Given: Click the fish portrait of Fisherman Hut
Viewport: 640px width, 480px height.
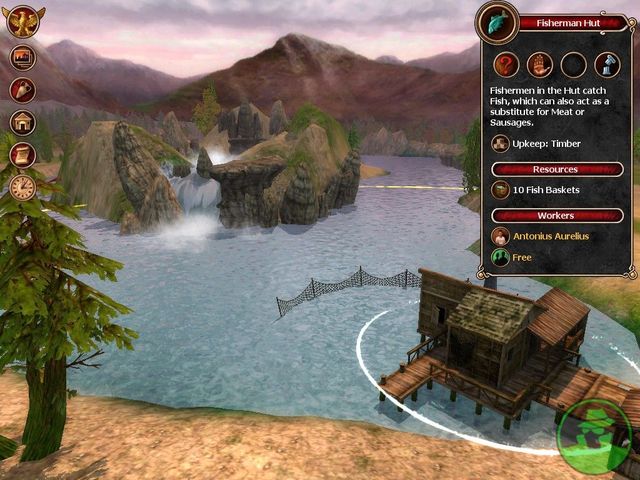Looking at the screenshot, I should tap(496, 20).
